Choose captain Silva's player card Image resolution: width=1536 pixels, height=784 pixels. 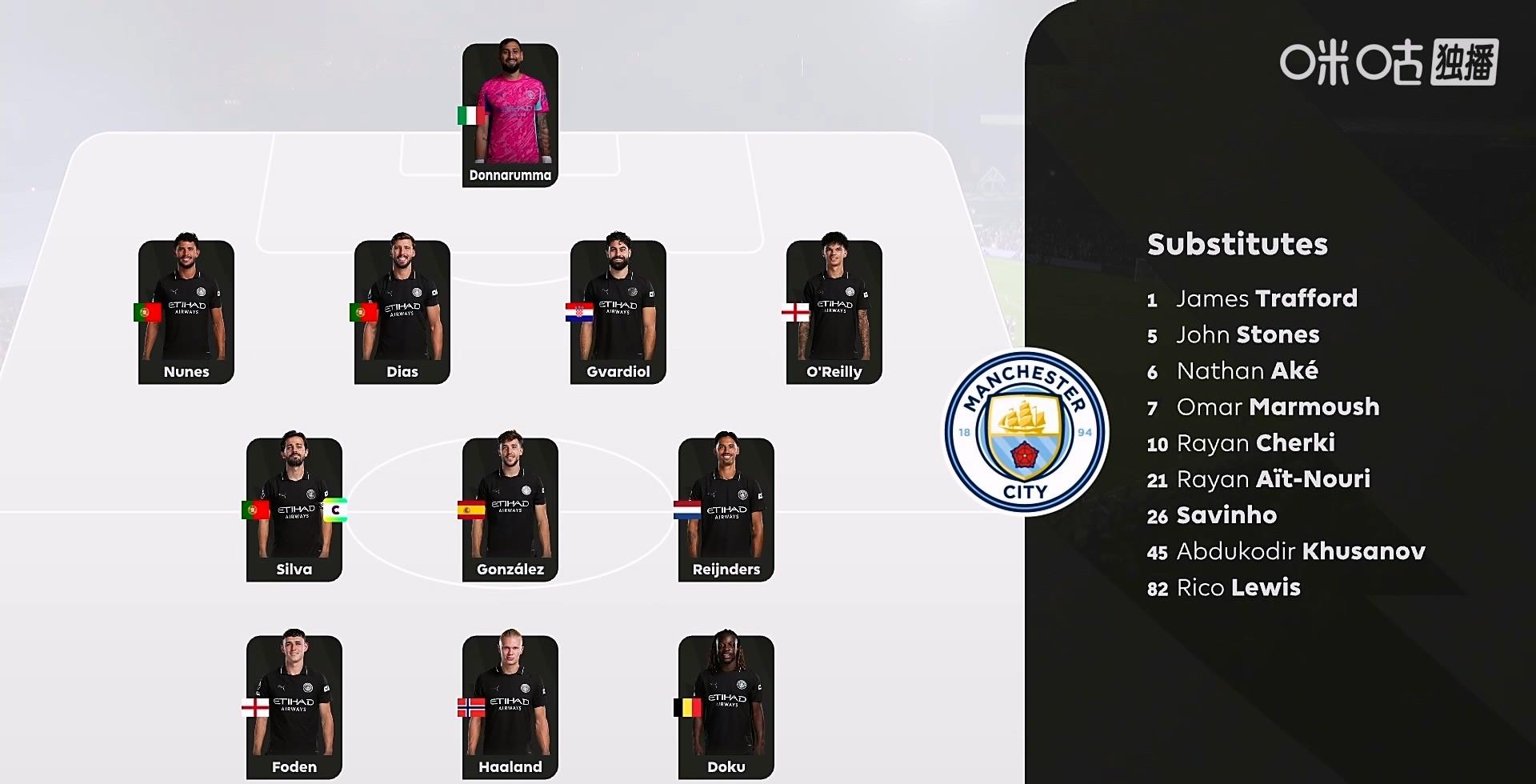[x=294, y=510]
